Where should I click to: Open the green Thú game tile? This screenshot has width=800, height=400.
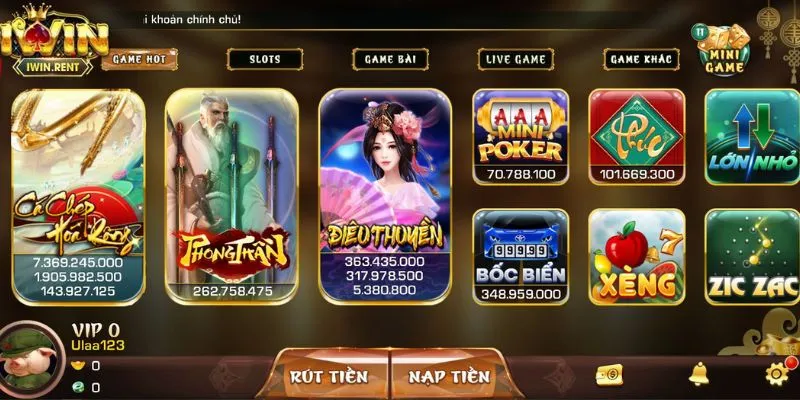coord(636,137)
